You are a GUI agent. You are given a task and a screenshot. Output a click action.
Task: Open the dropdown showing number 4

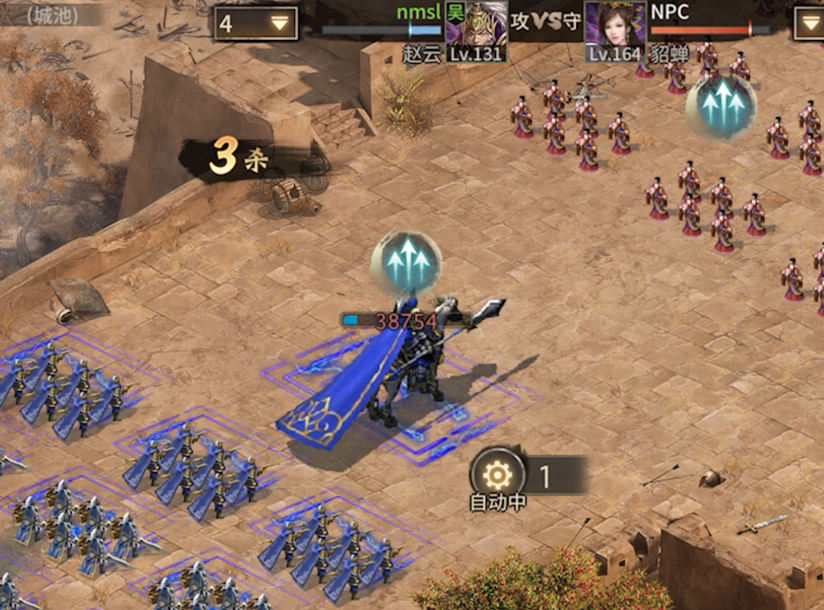click(x=256, y=23)
